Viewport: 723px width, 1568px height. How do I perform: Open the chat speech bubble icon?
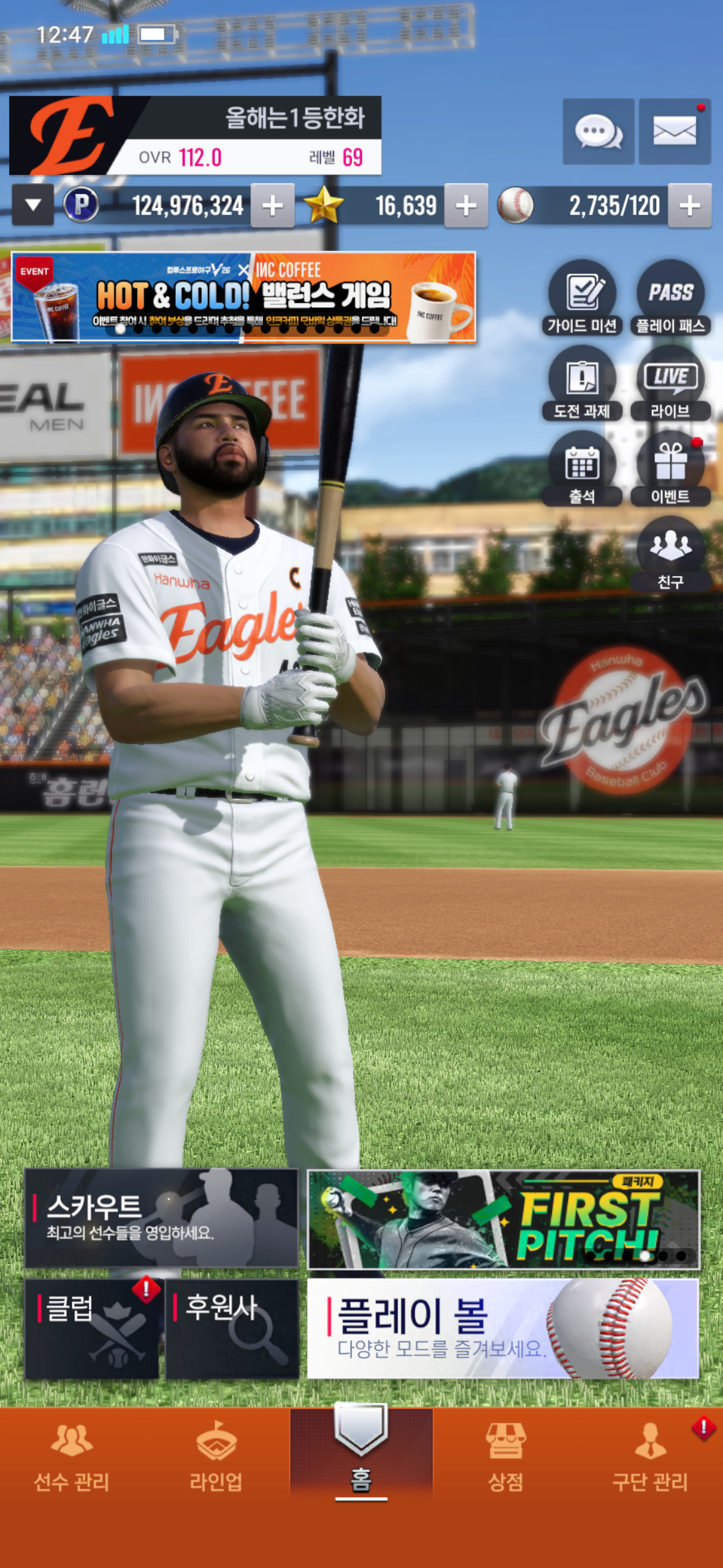point(598,131)
